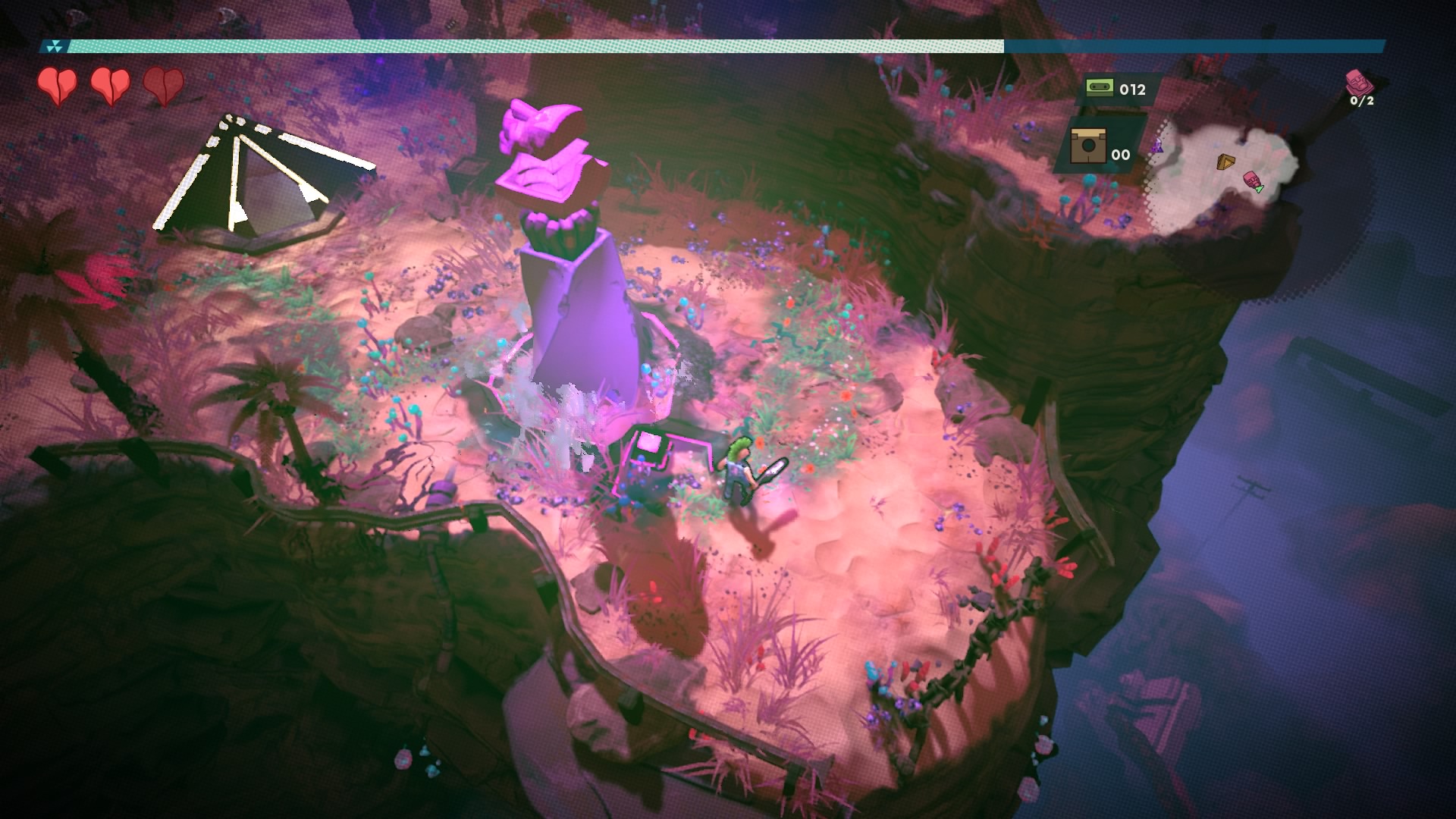The width and height of the screenshot is (1456, 819).
Task: Click the pink head marker on minimap
Action: (x=1251, y=180)
